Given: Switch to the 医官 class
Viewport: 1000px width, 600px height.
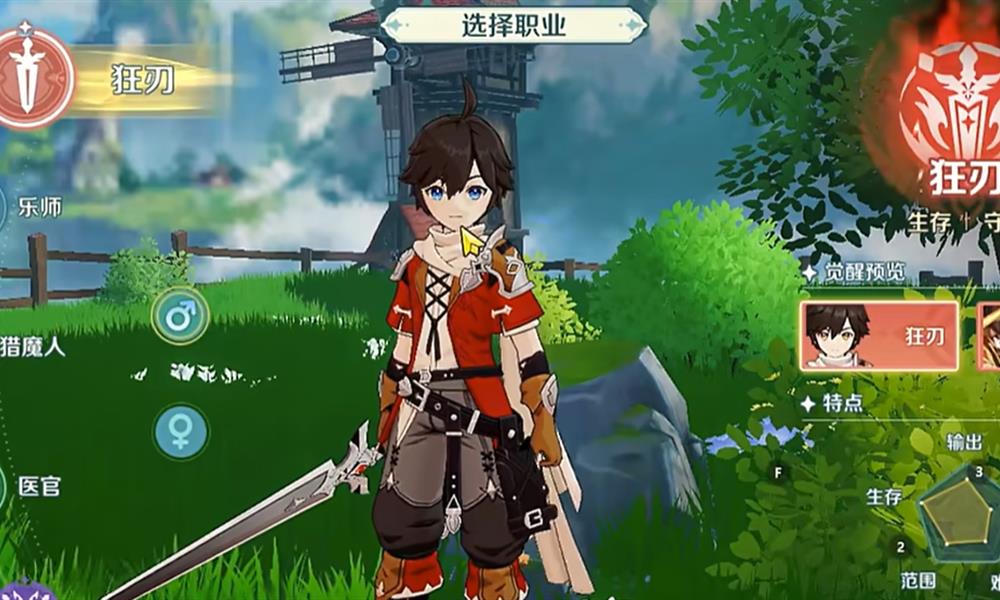Looking at the screenshot, I should tap(36, 487).
